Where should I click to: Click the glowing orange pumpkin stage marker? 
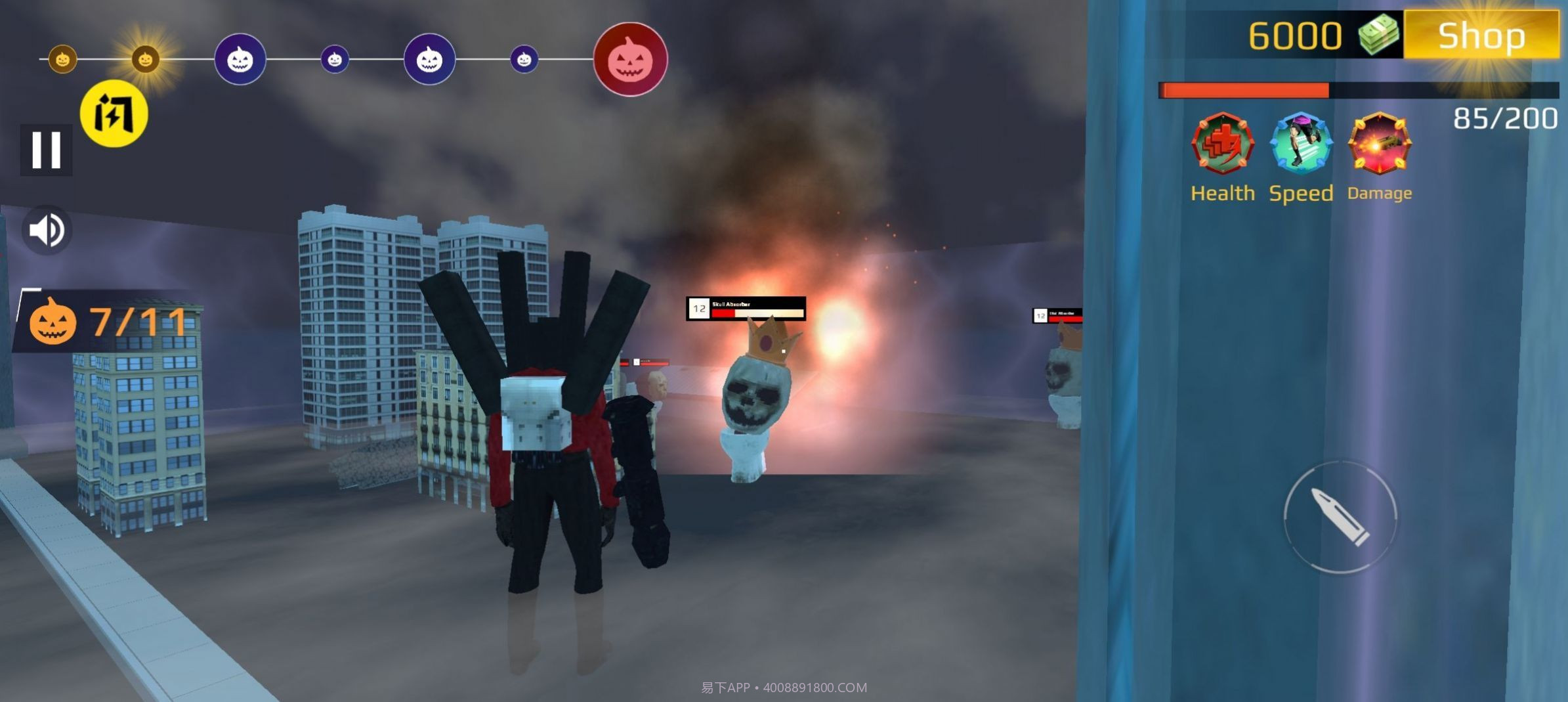[145, 60]
